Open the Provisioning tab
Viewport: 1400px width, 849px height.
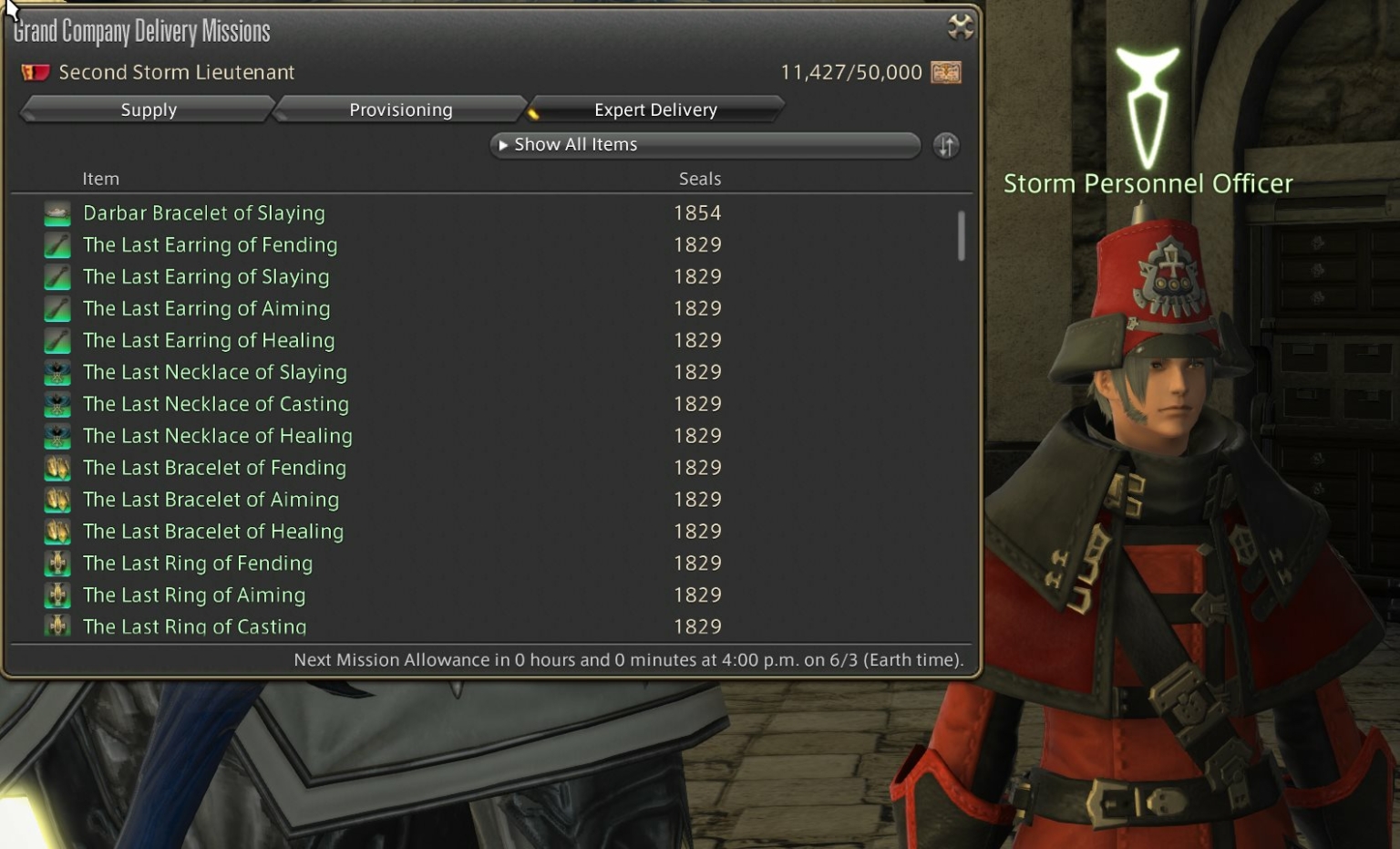click(x=400, y=109)
